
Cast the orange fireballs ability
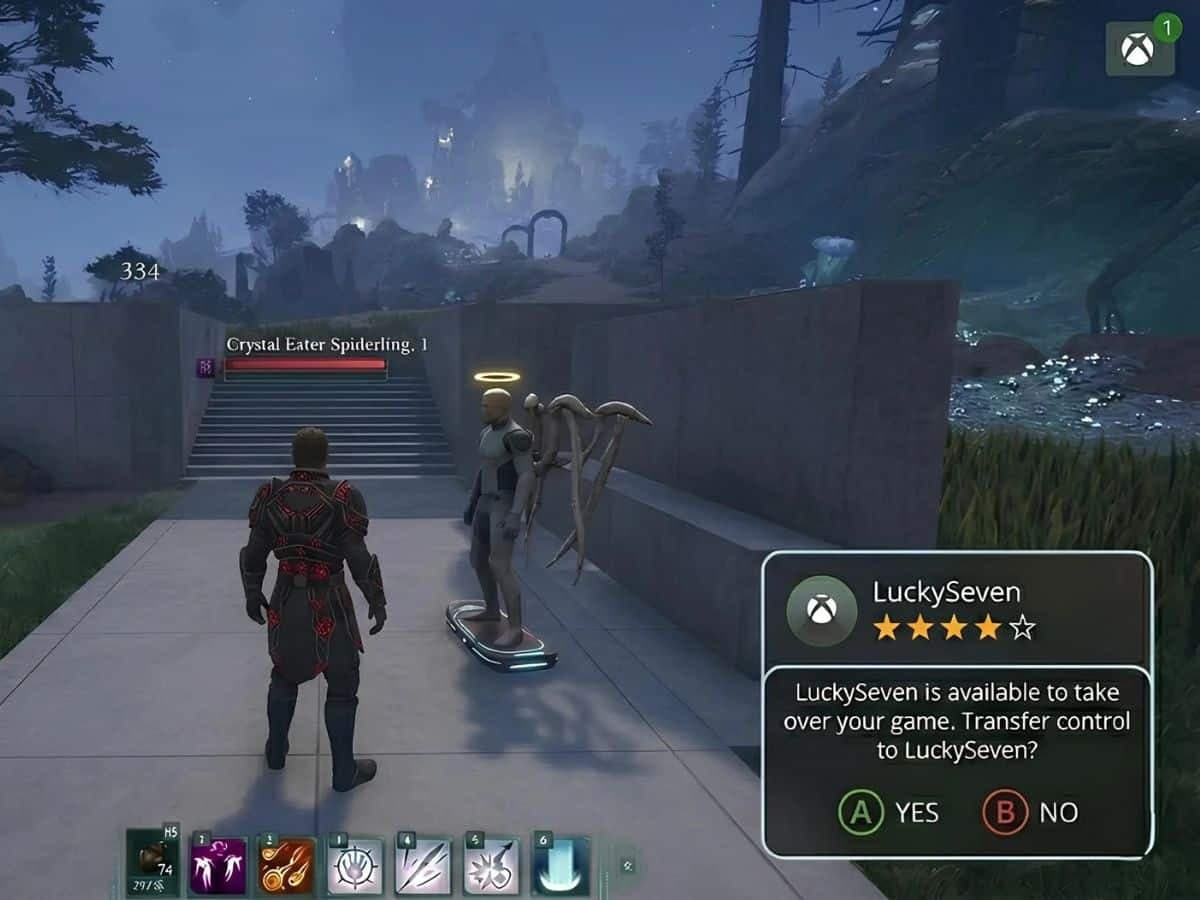(287, 865)
